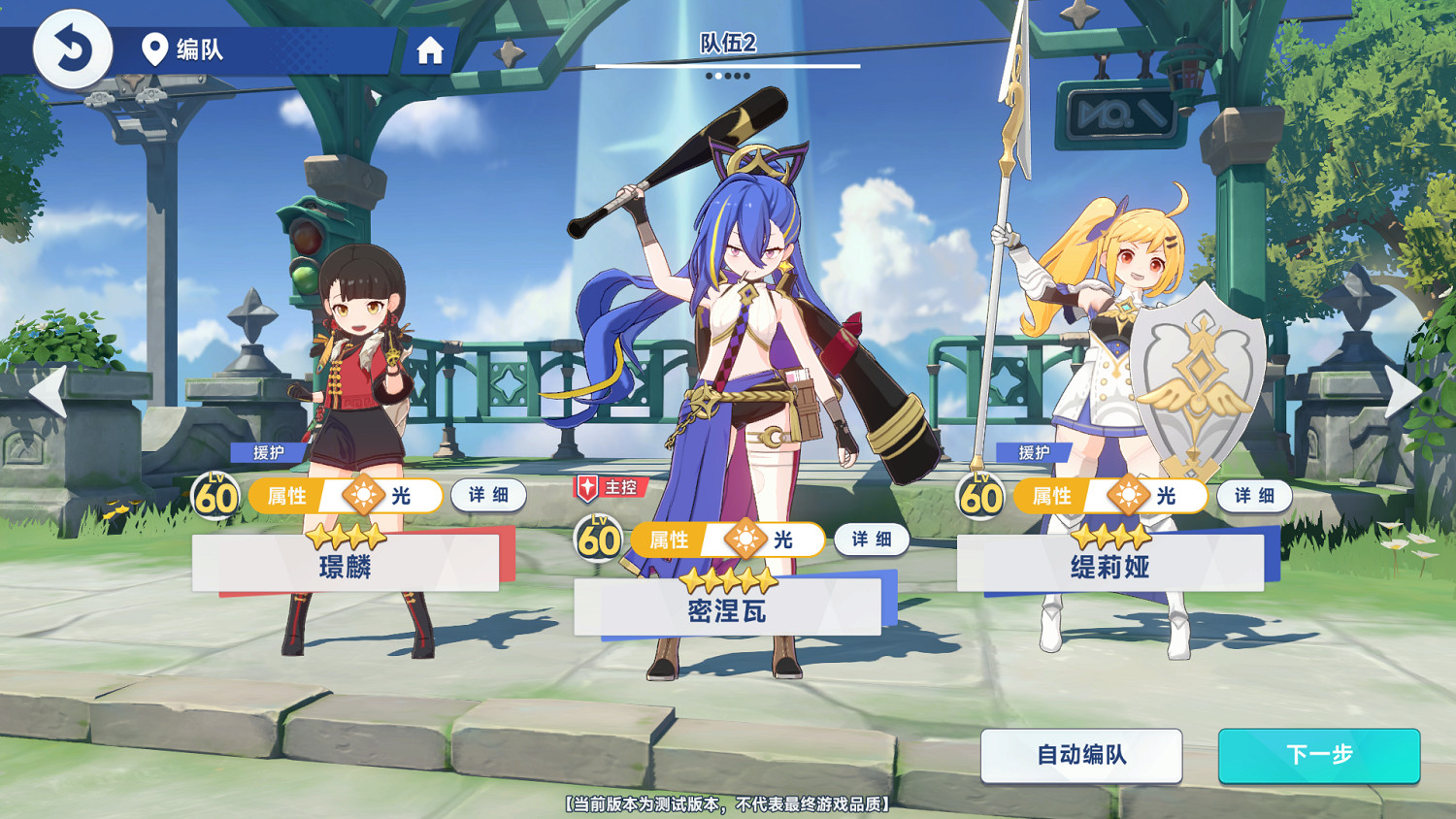Show previous team with left arrow
Viewport: 1456px width, 819px height.
click(x=47, y=391)
